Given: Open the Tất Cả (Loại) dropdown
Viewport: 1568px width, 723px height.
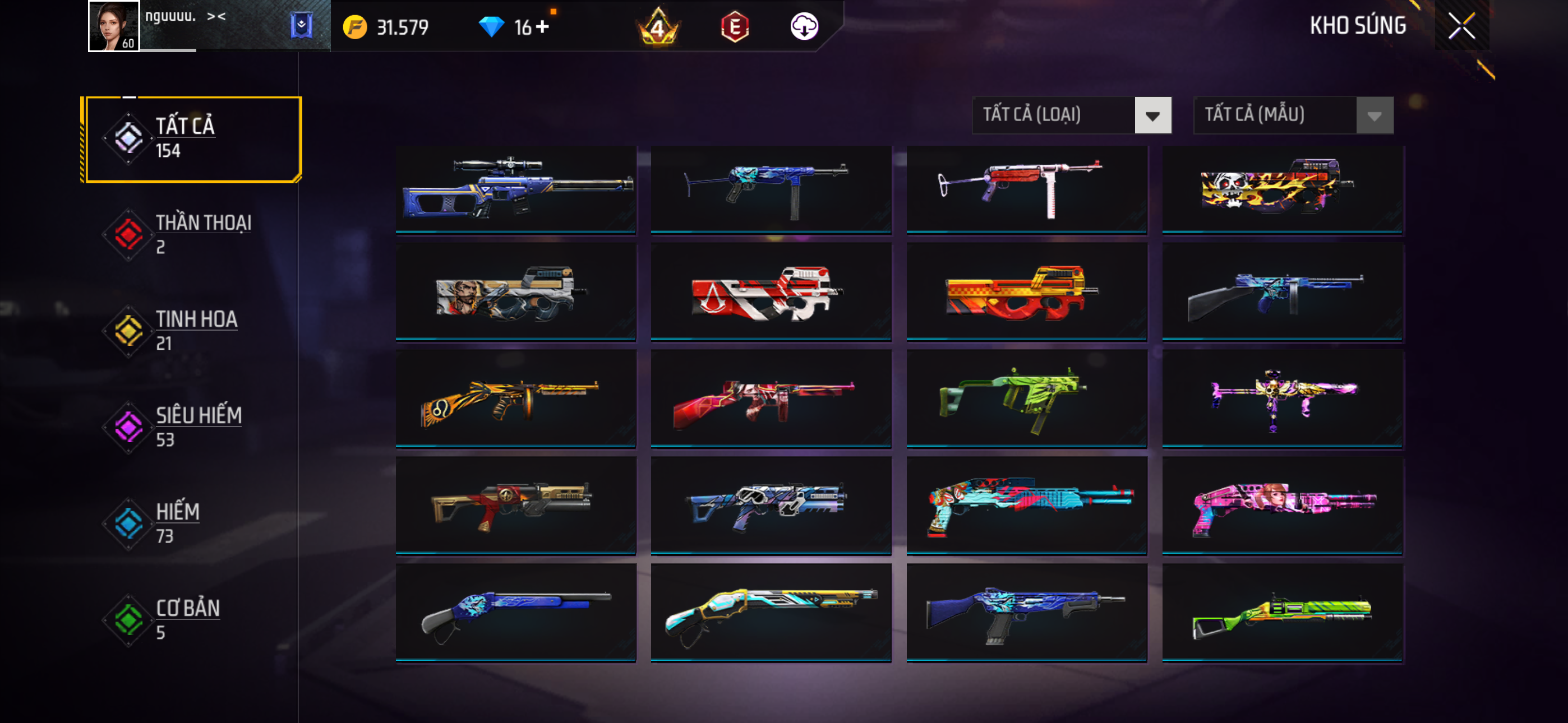Looking at the screenshot, I should [1071, 115].
